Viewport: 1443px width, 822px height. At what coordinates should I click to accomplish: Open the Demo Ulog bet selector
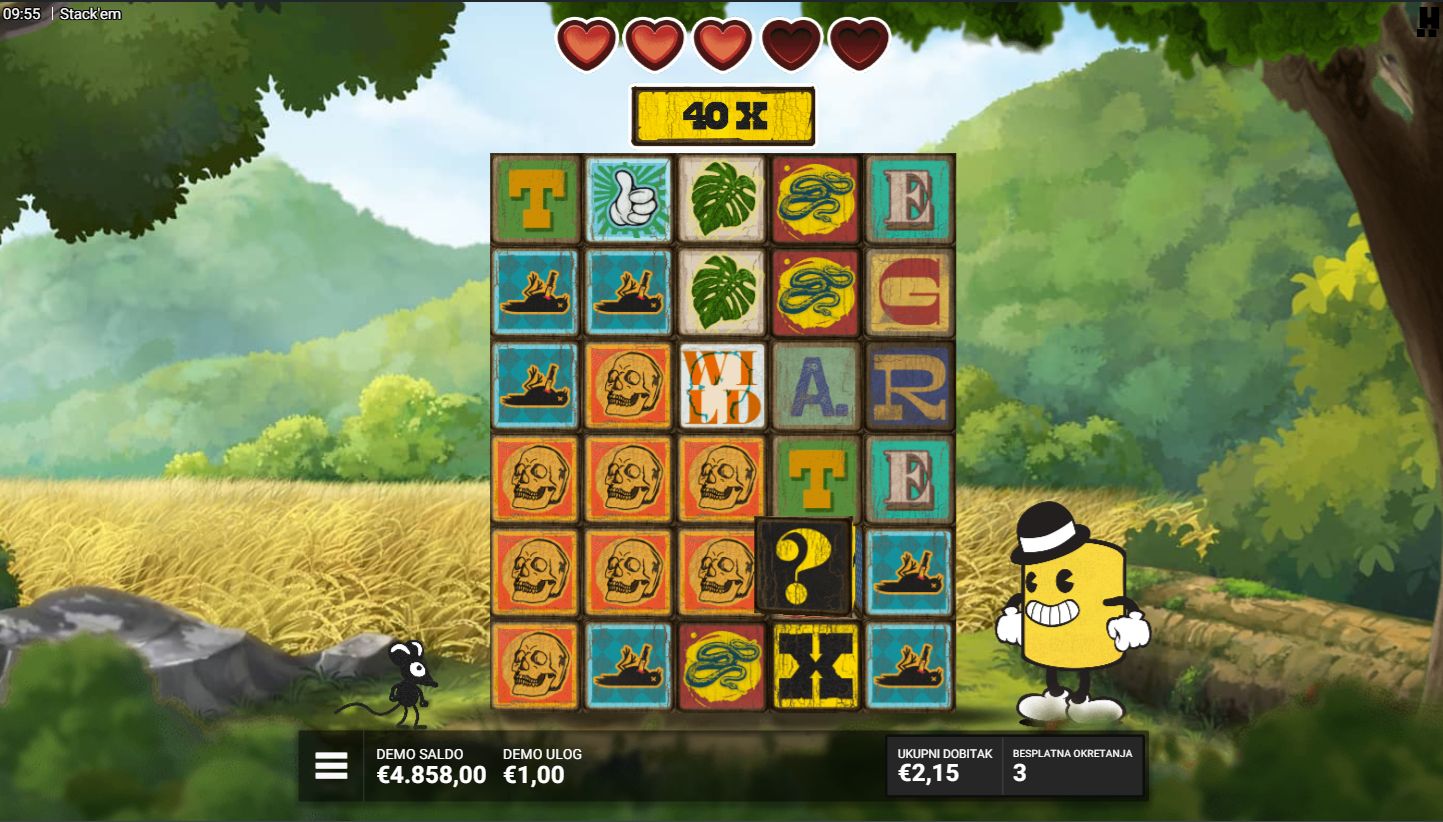[541, 766]
